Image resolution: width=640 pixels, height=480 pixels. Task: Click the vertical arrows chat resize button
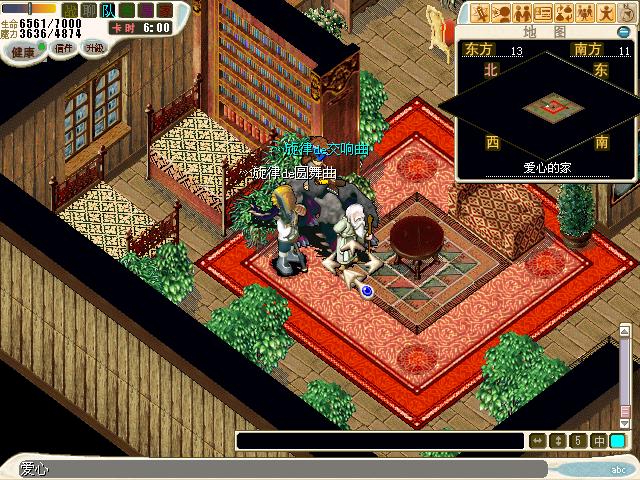point(558,441)
